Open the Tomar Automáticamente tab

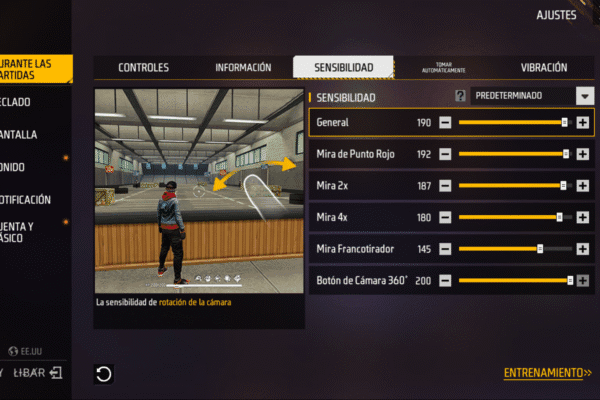(x=444, y=68)
